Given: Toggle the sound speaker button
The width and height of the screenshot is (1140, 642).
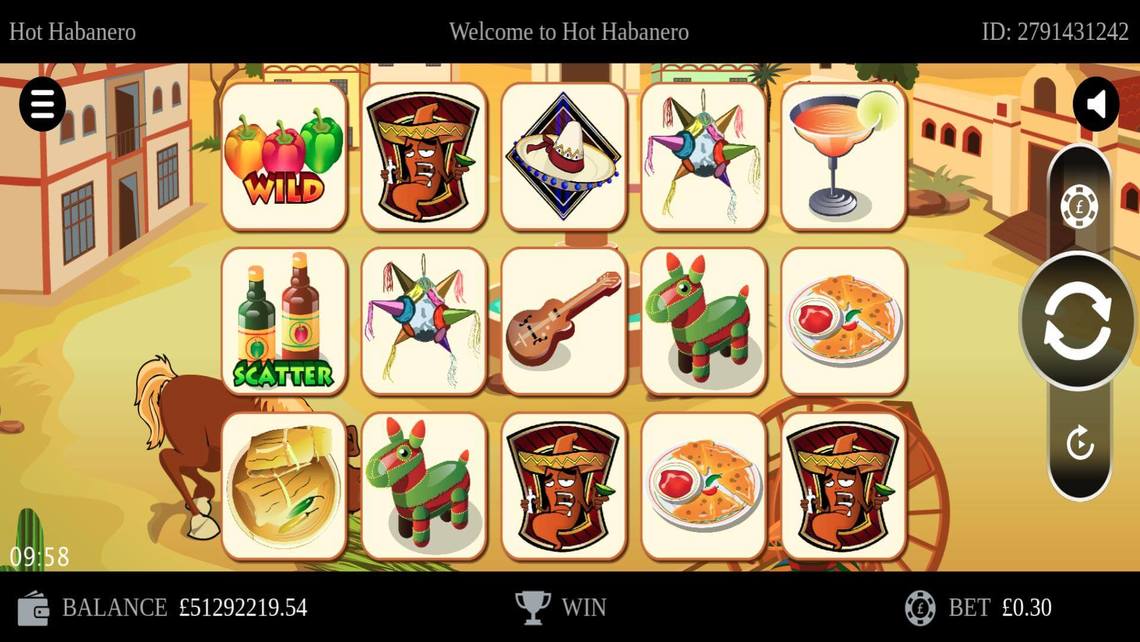Looking at the screenshot, I should (1096, 104).
